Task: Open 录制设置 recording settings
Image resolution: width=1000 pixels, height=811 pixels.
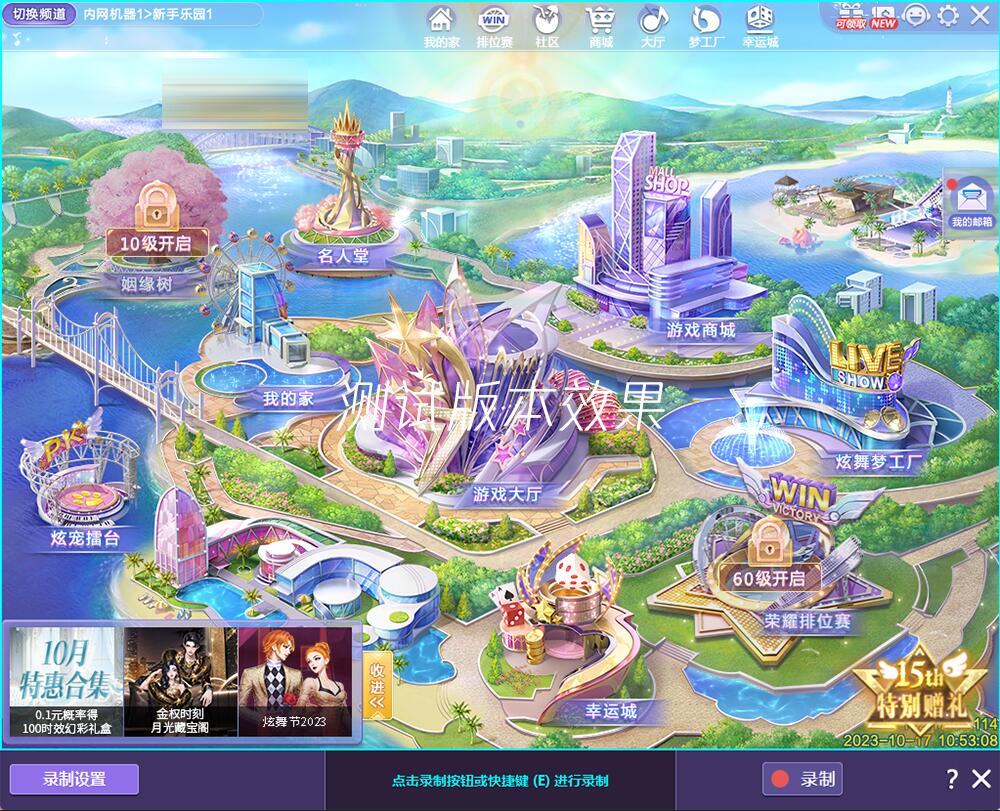Action: pyautogui.click(x=74, y=779)
